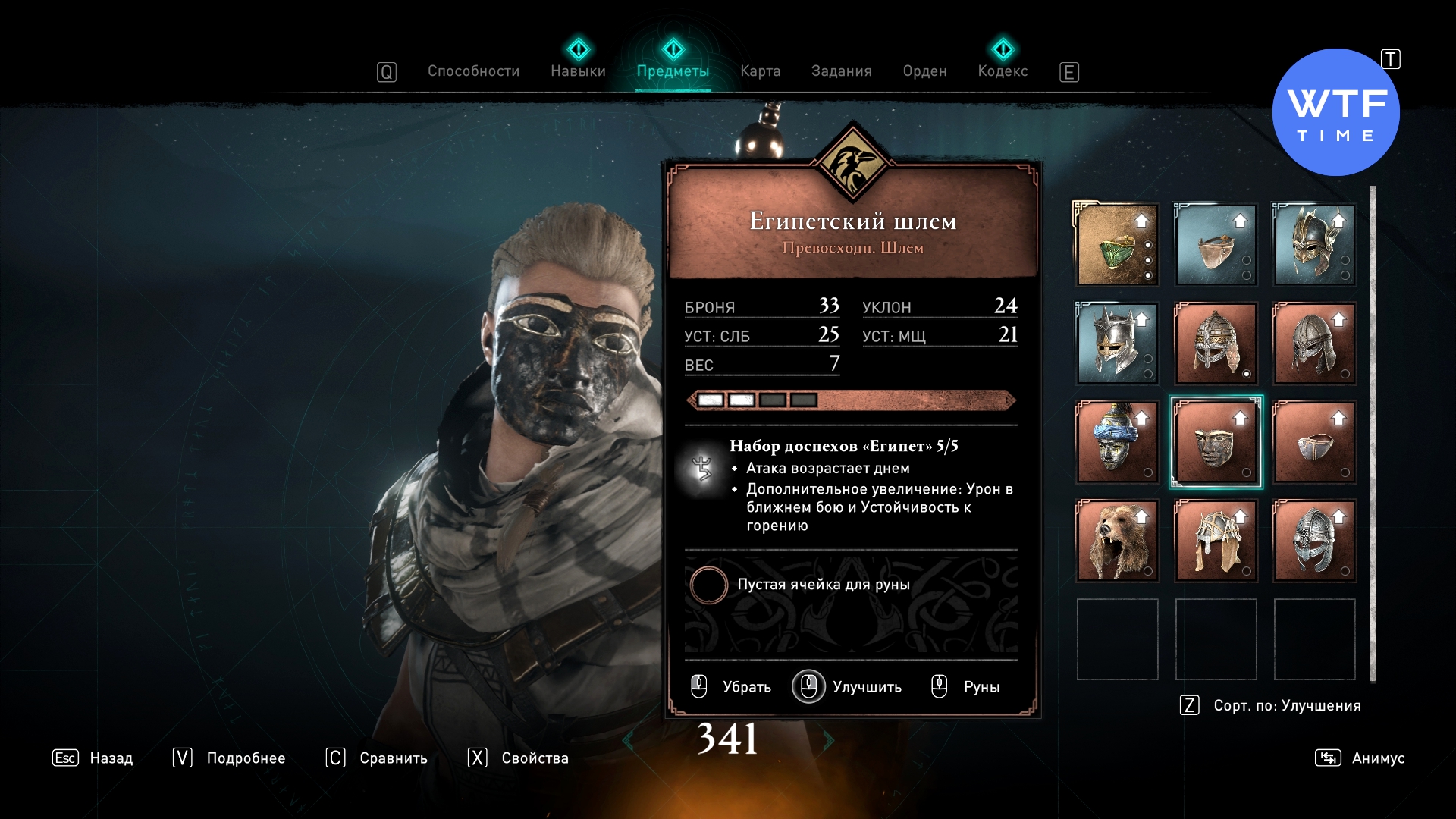Click Улучшить to upgrade the helmet

point(848,687)
